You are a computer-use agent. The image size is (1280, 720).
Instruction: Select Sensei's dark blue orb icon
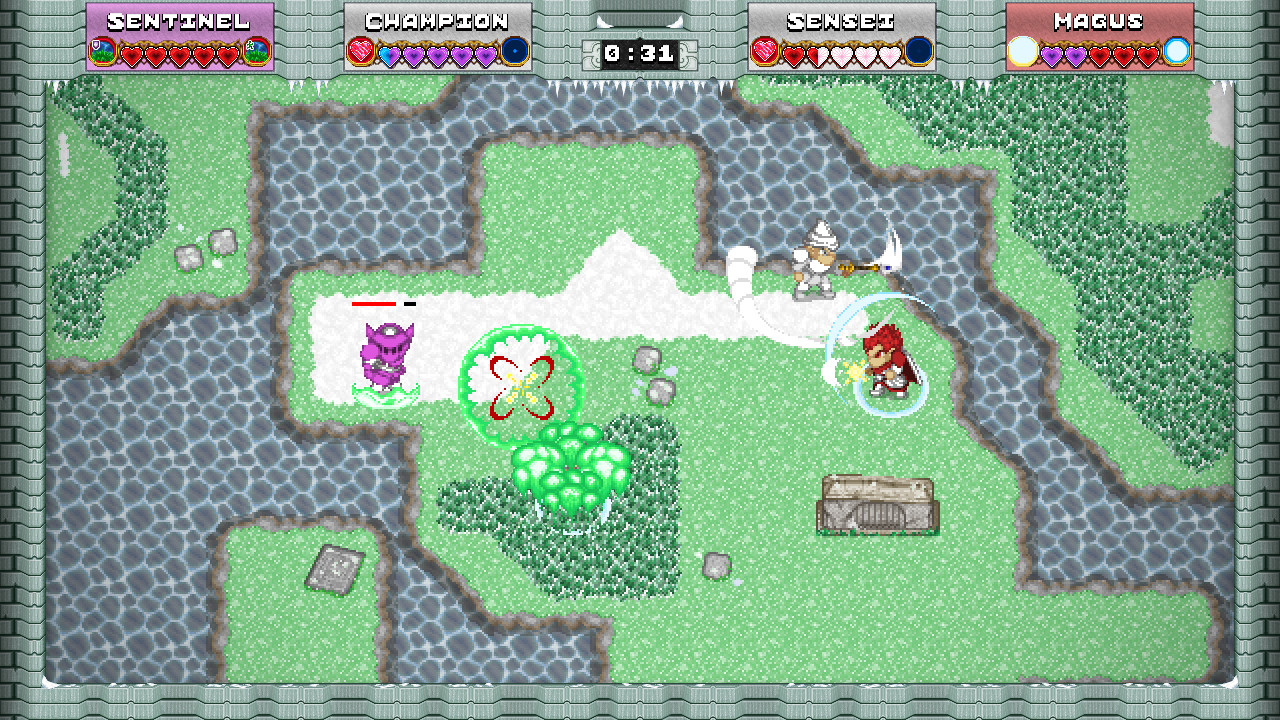pos(918,50)
